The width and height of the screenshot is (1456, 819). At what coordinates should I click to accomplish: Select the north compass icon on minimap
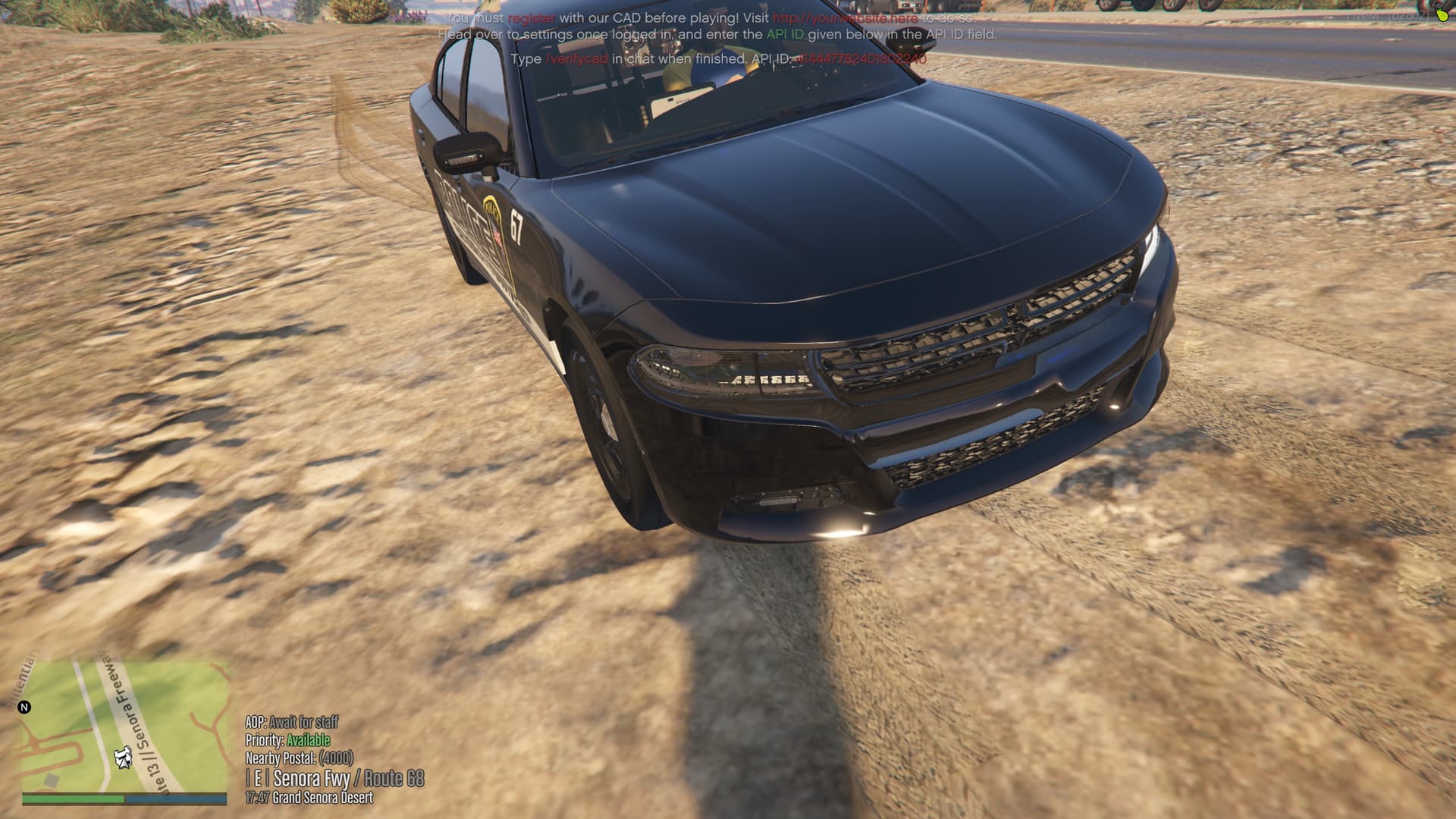[24, 706]
